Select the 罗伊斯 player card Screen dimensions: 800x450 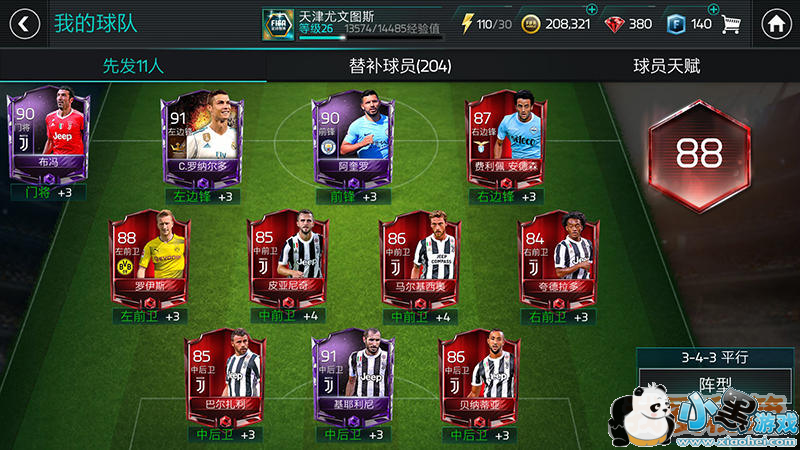150,257
